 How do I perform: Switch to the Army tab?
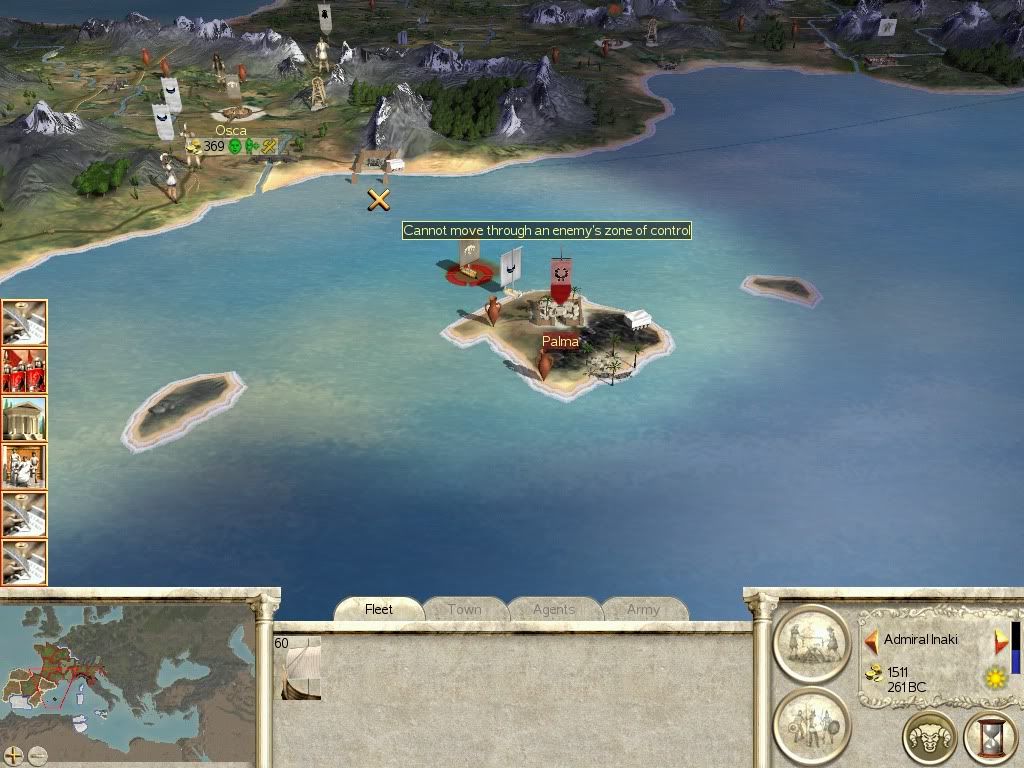coord(643,609)
